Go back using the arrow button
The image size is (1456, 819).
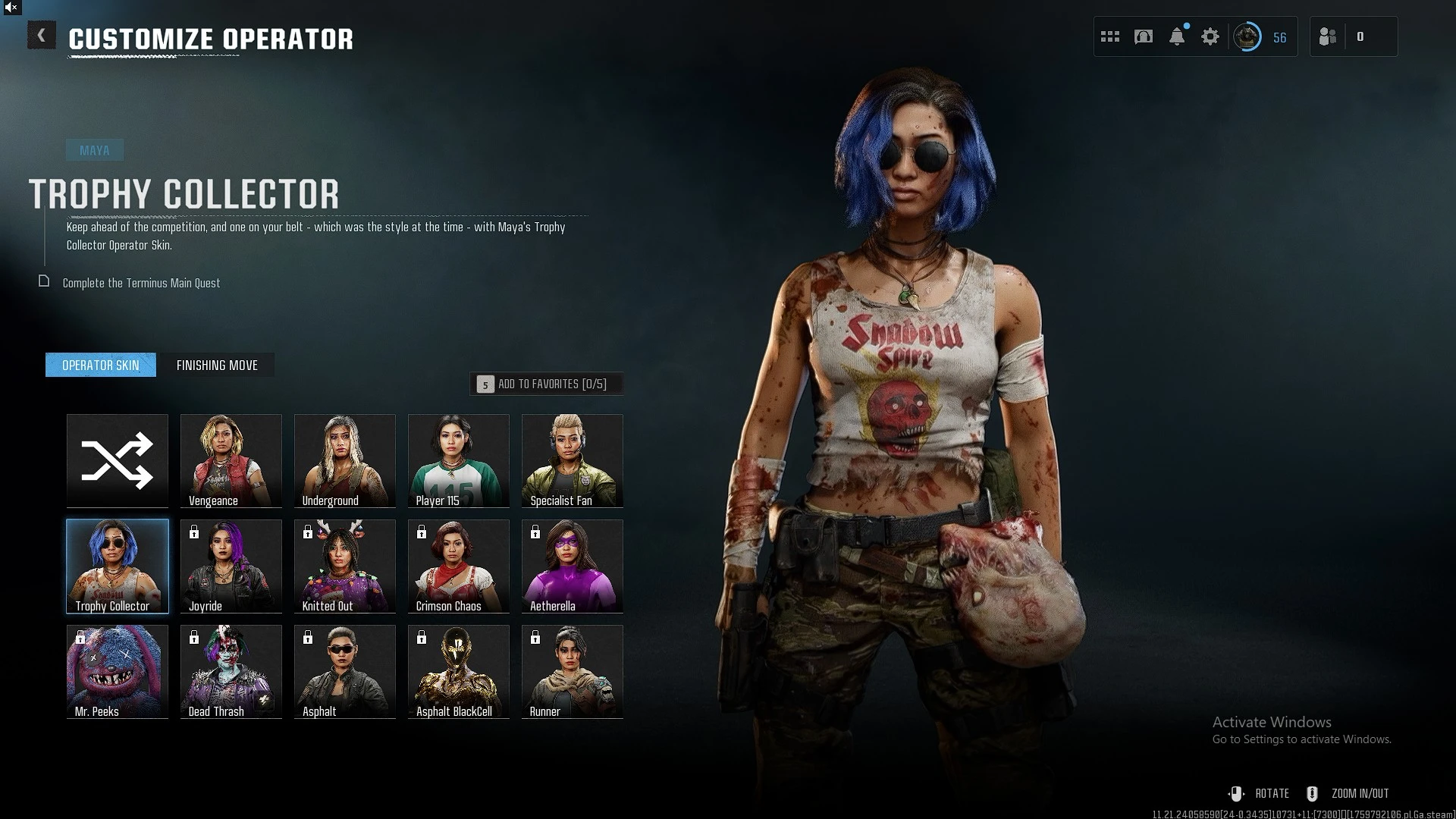pyautogui.click(x=42, y=36)
